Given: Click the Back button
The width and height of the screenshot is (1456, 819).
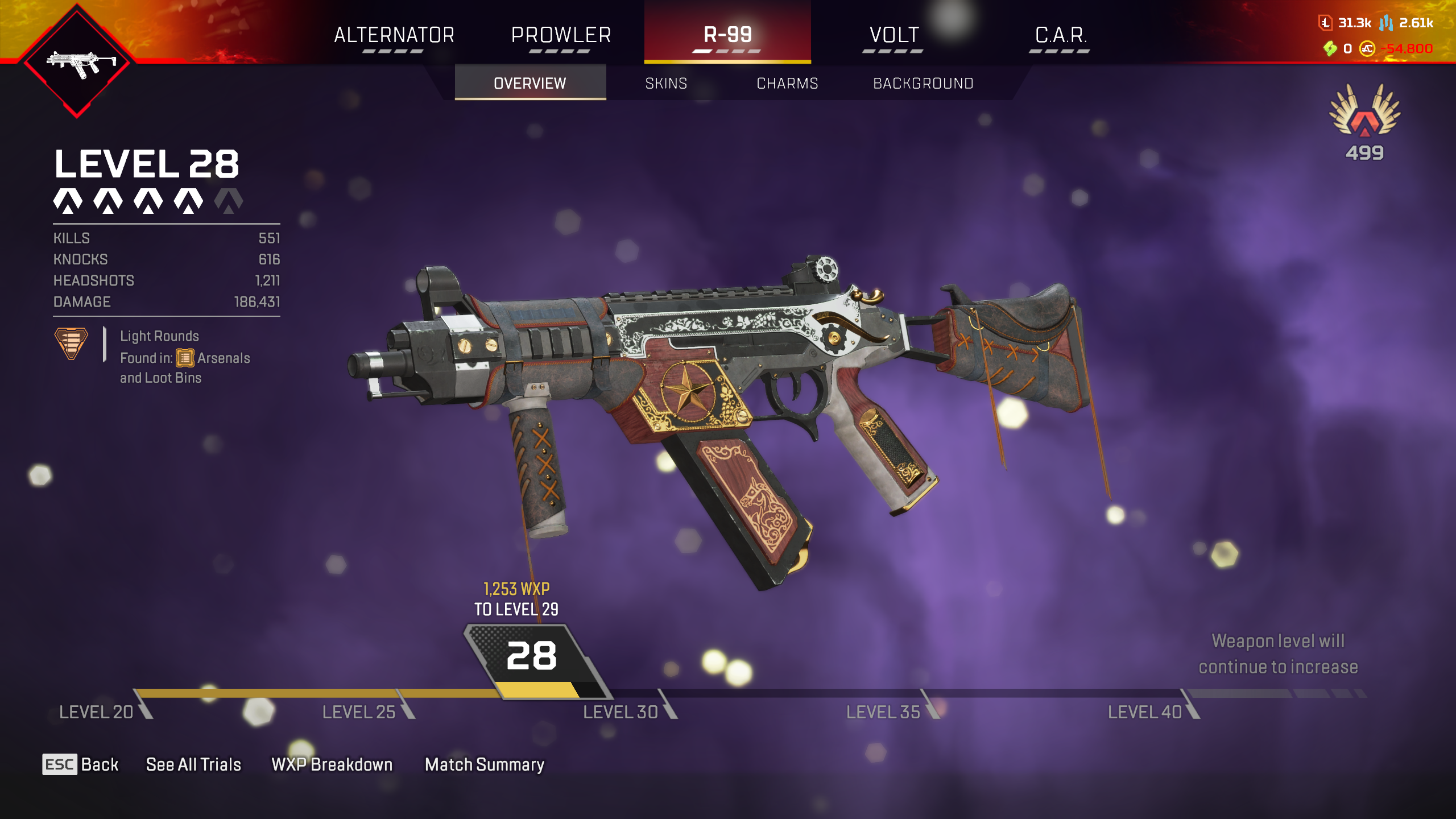Looking at the screenshot, I should click(81, 764).
